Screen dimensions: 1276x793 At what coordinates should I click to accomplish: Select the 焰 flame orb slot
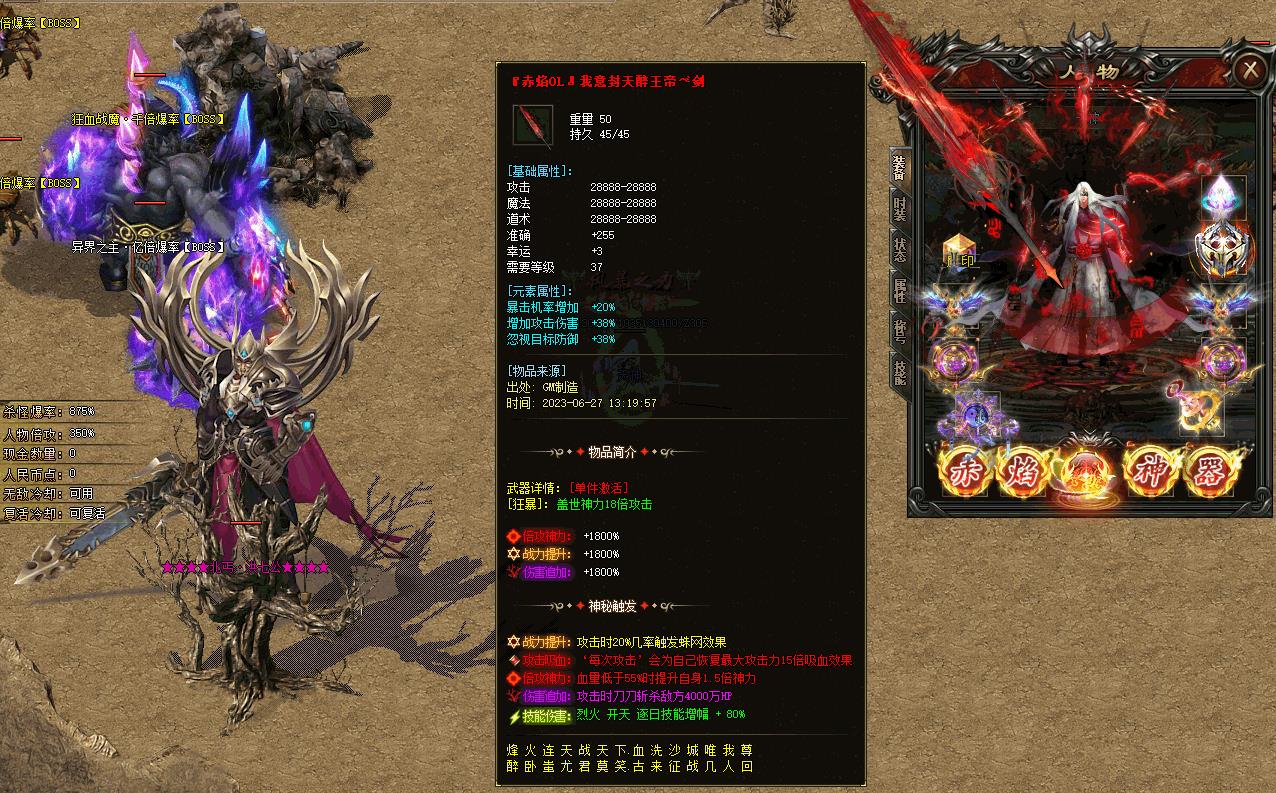click(1026, 471)
